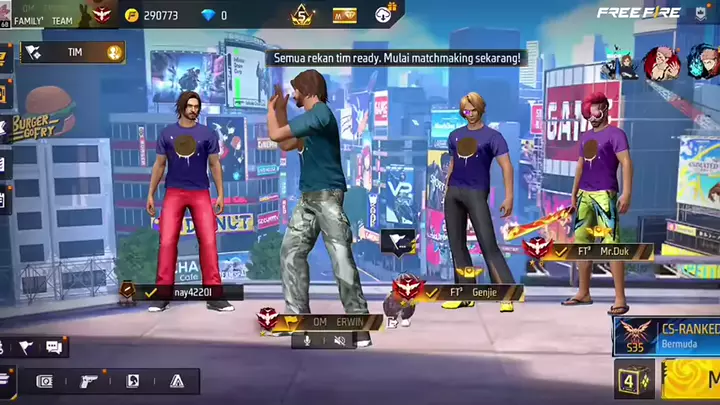Open the flag icon beside chat

tap(26, 347)
